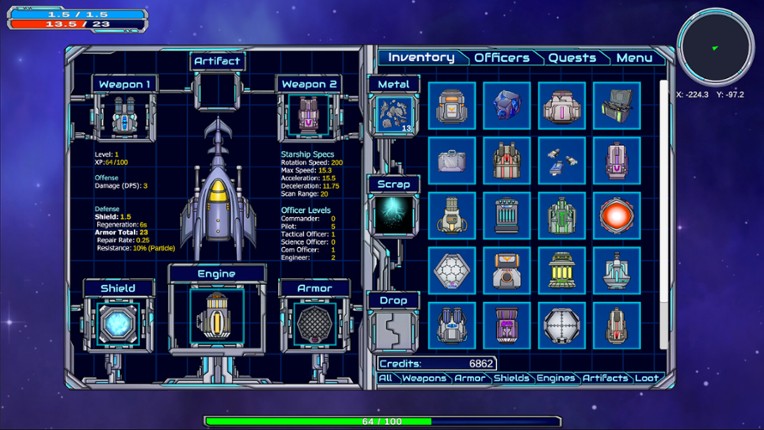Open the Menu tab

(x=634, y=58)
